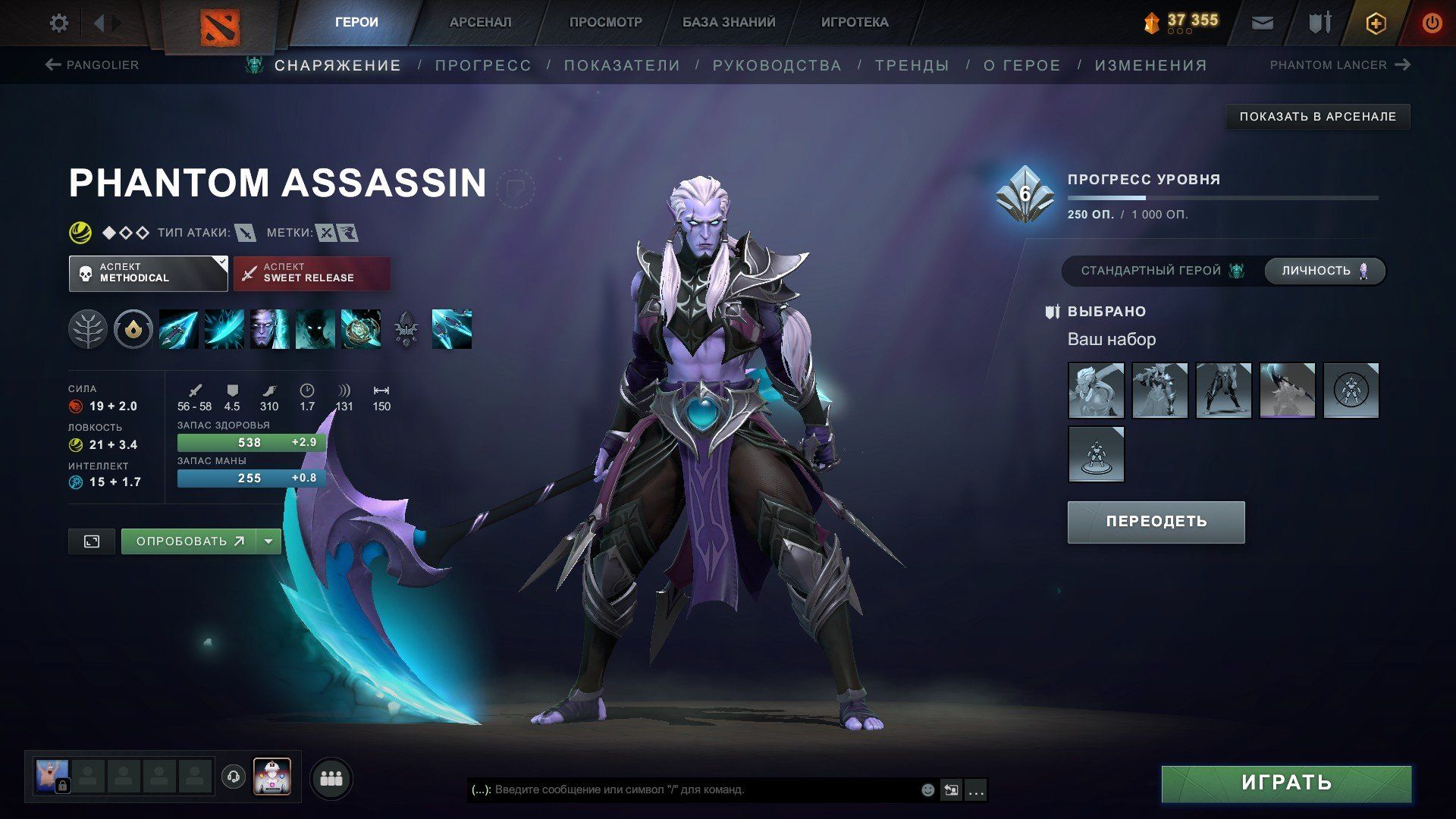
Task: Click the green Опробовать button
Action: pyautogui.click(x=189, y=541)
